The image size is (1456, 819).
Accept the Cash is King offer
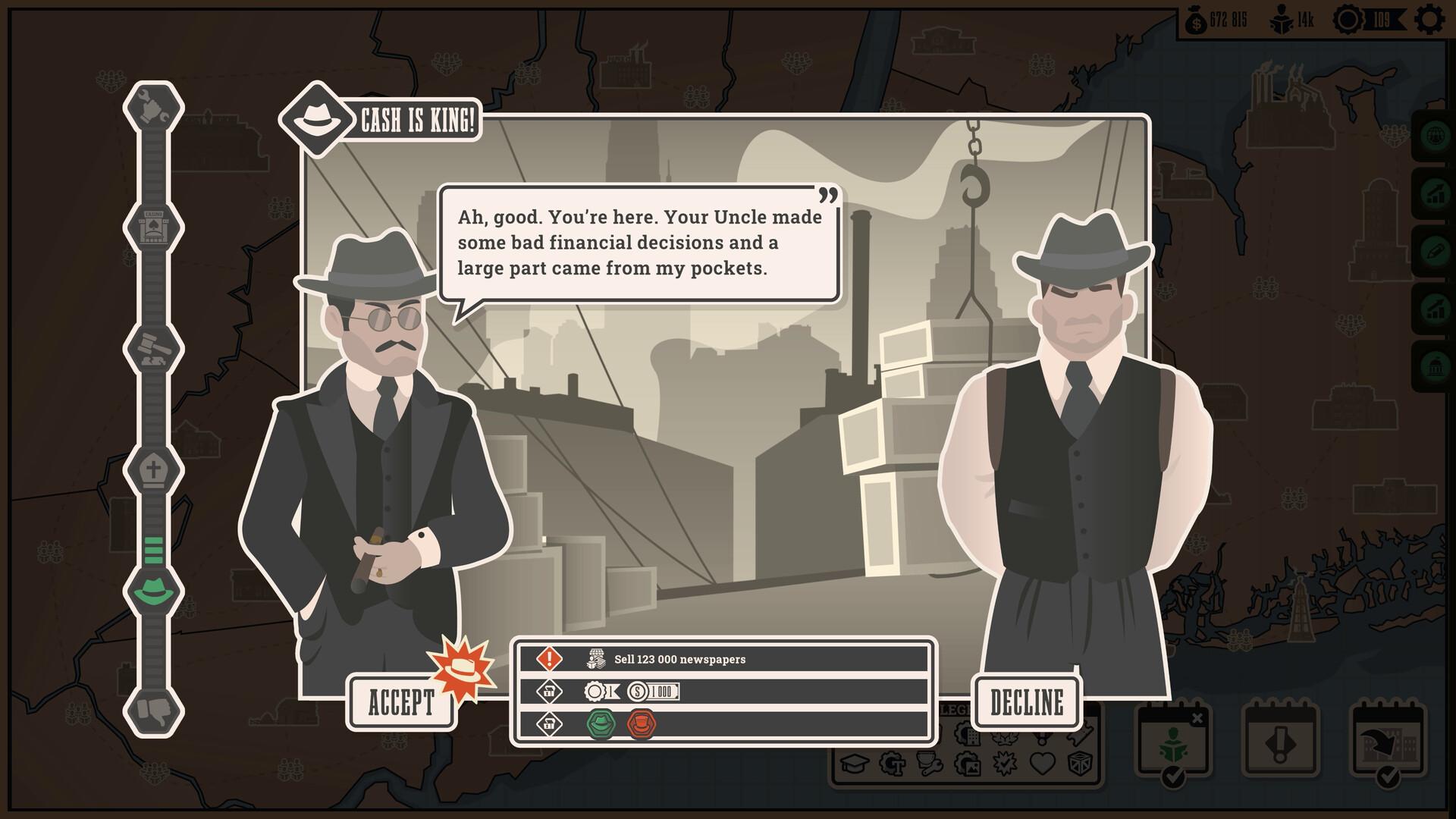click(402, 701)
